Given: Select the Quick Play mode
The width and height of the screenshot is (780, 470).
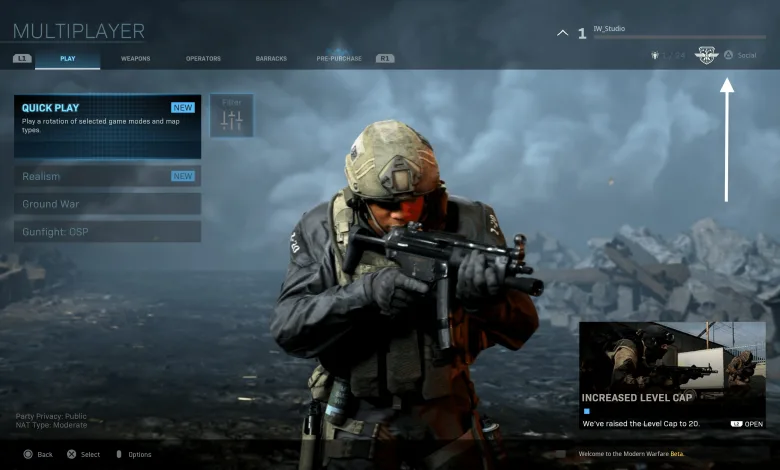Looking at the screenshot, I should 107,126.
